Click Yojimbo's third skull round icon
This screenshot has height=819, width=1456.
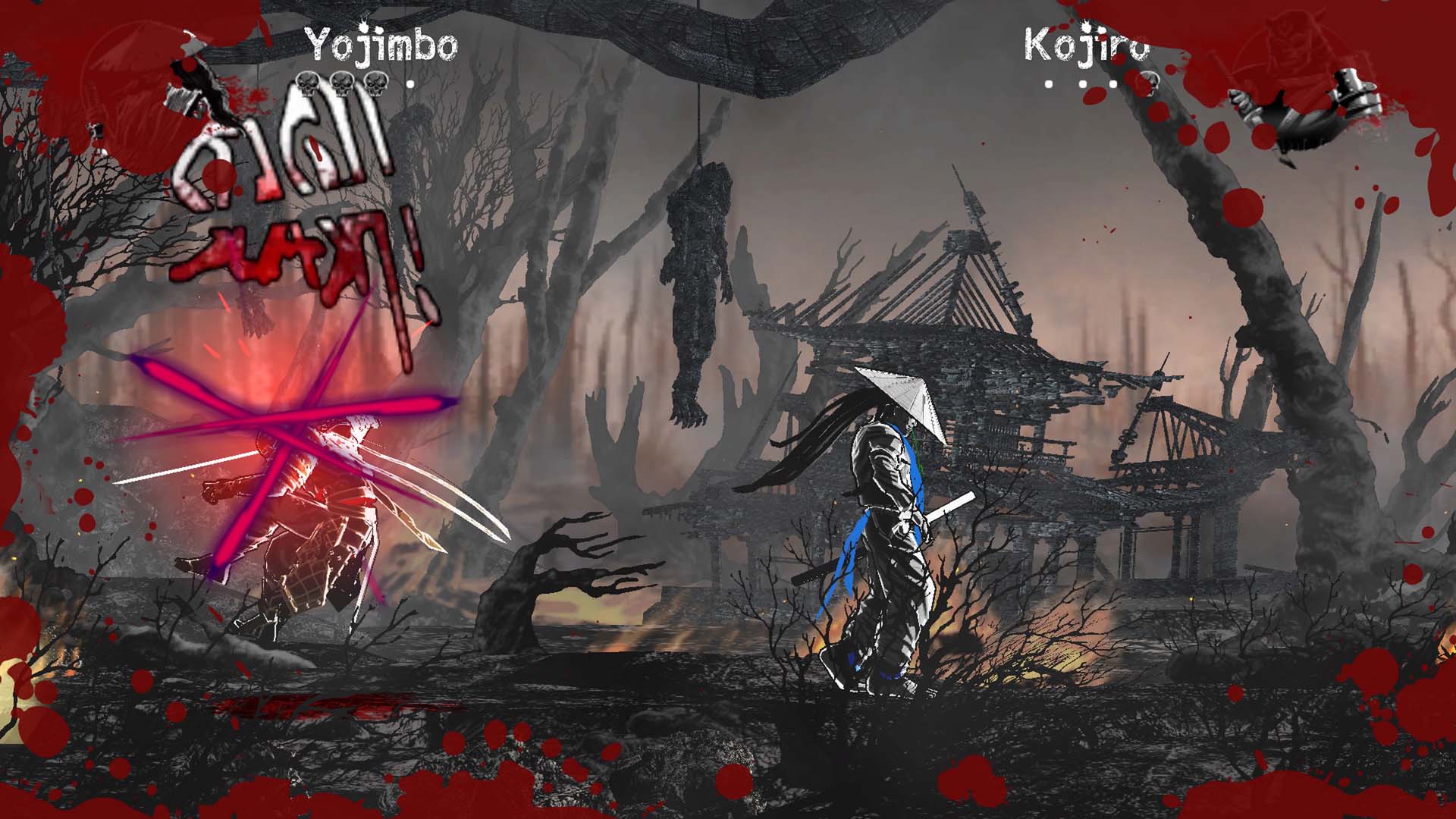click(x=376, y=84)
